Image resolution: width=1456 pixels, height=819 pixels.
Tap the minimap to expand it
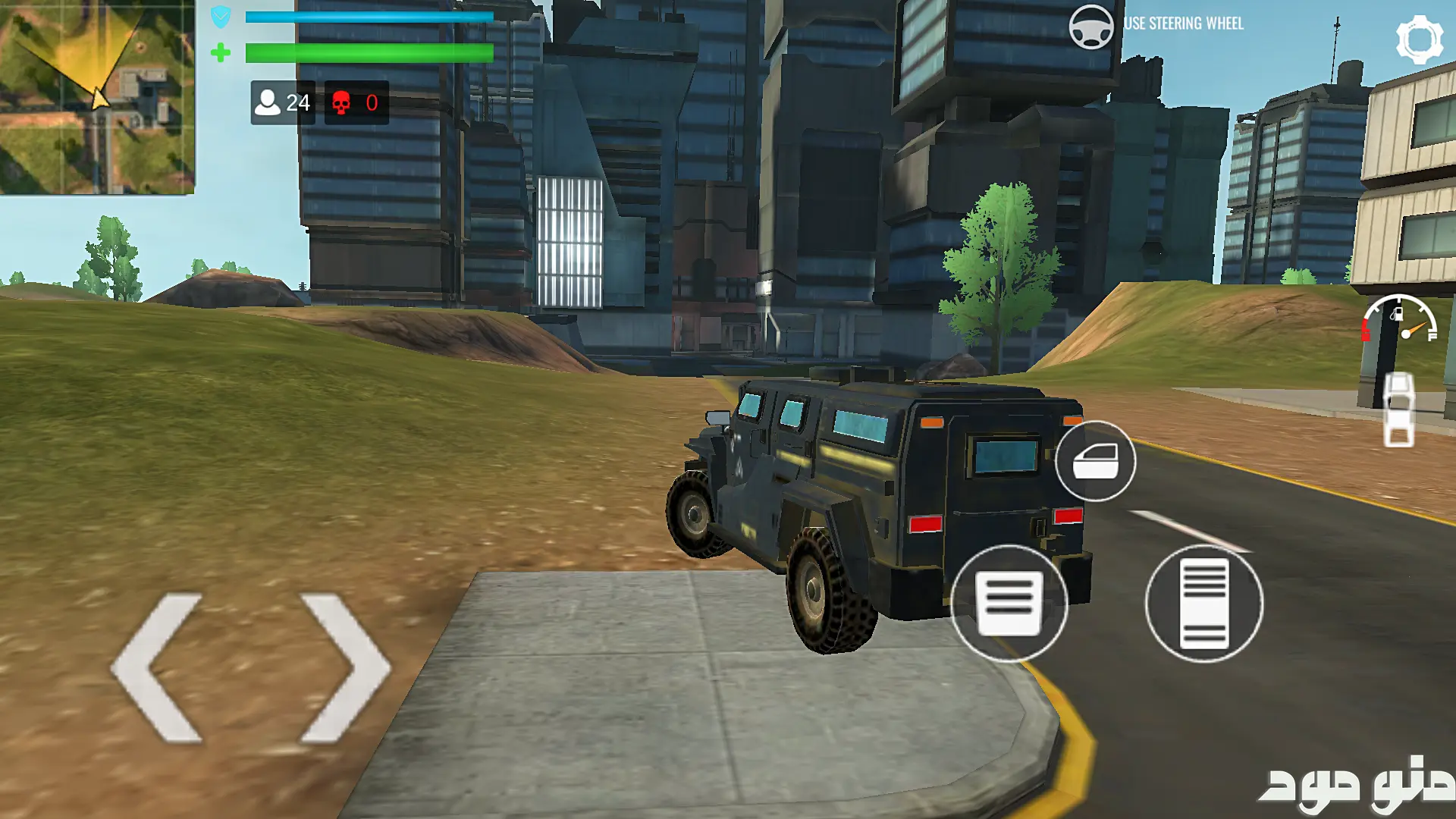pos(97,97)
